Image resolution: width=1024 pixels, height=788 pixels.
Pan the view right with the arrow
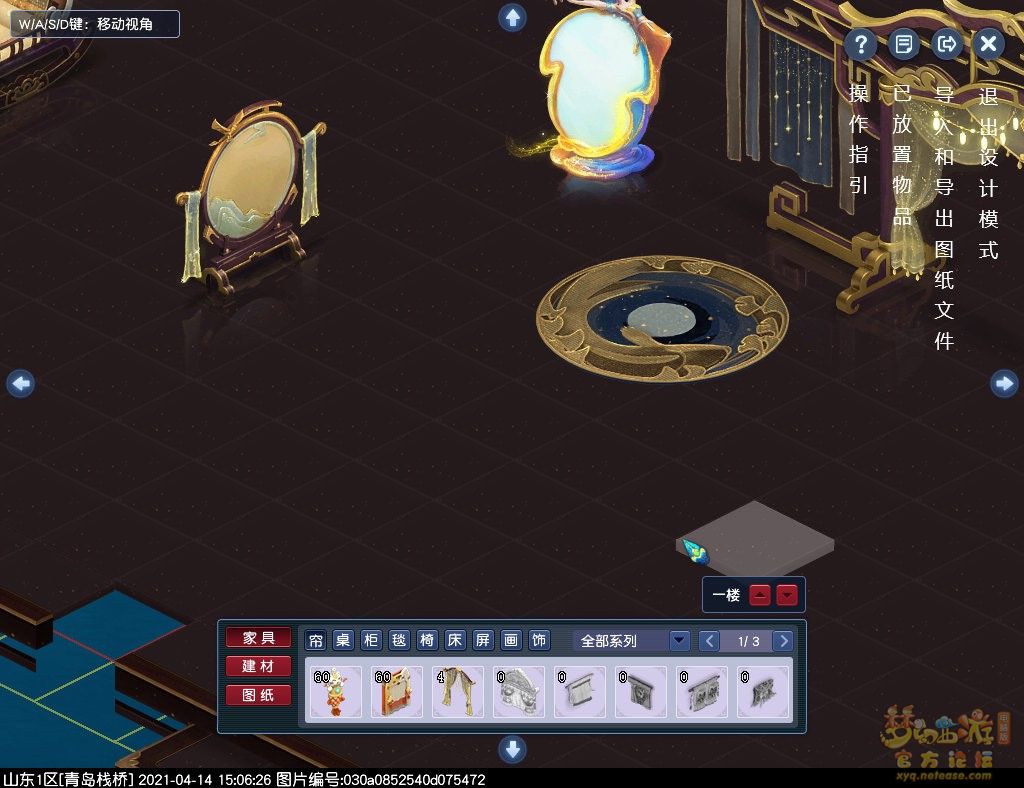pyautogui.click(x=1004, y=383)
